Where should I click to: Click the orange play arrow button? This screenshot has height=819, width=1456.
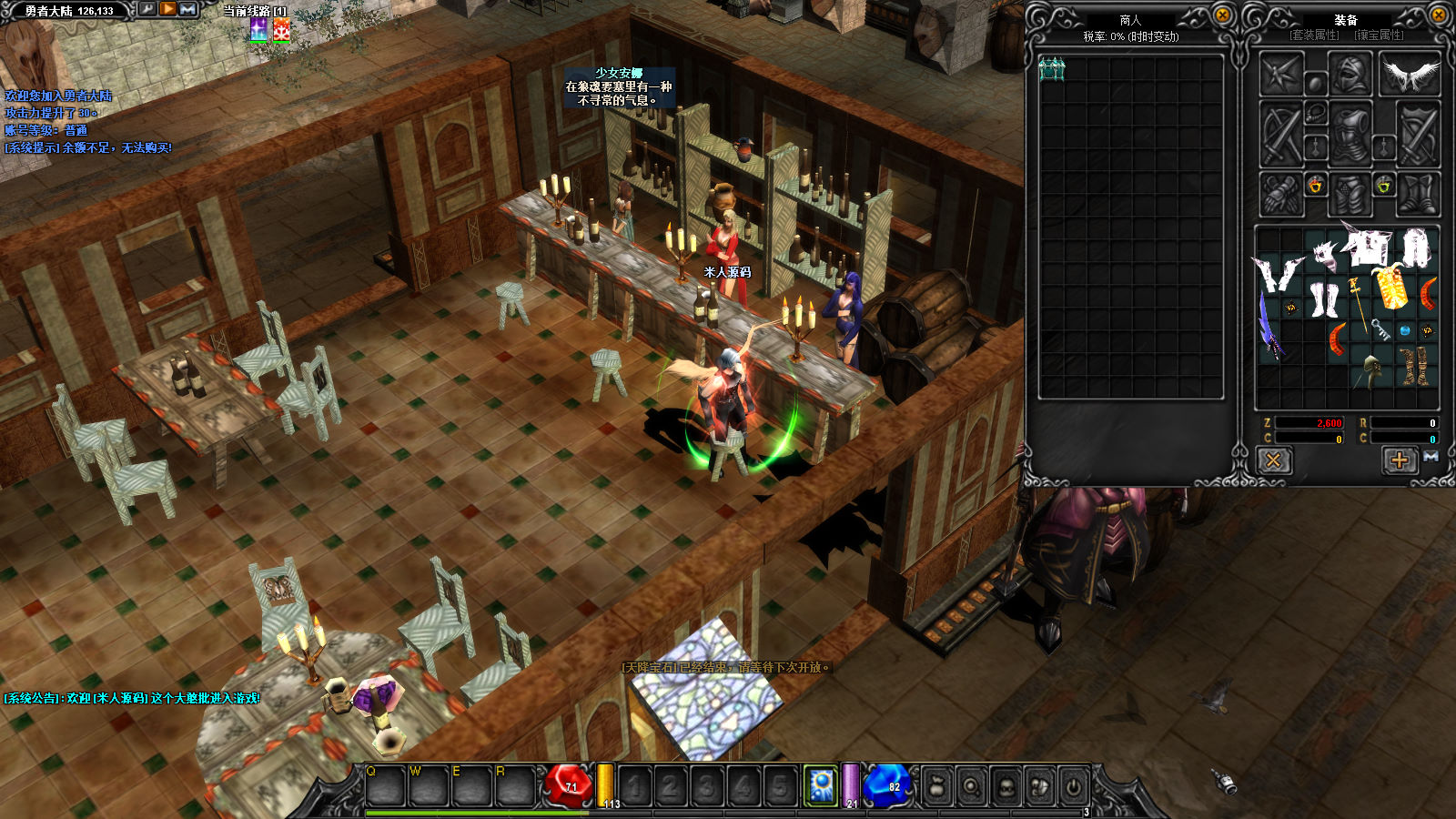(168, 9)
